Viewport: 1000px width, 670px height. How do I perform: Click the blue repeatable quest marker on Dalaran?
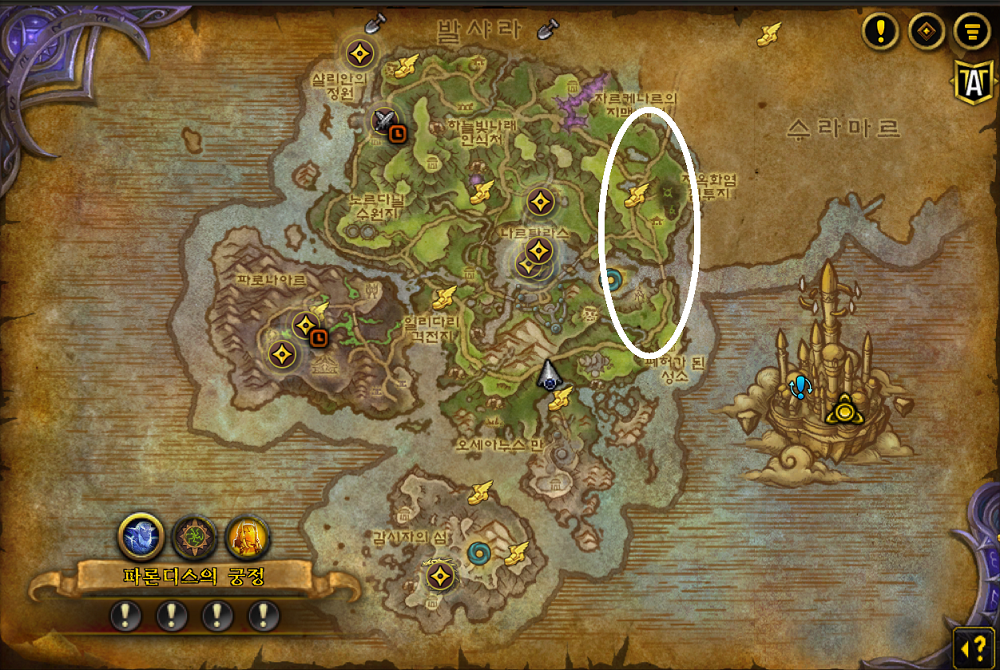799,386
